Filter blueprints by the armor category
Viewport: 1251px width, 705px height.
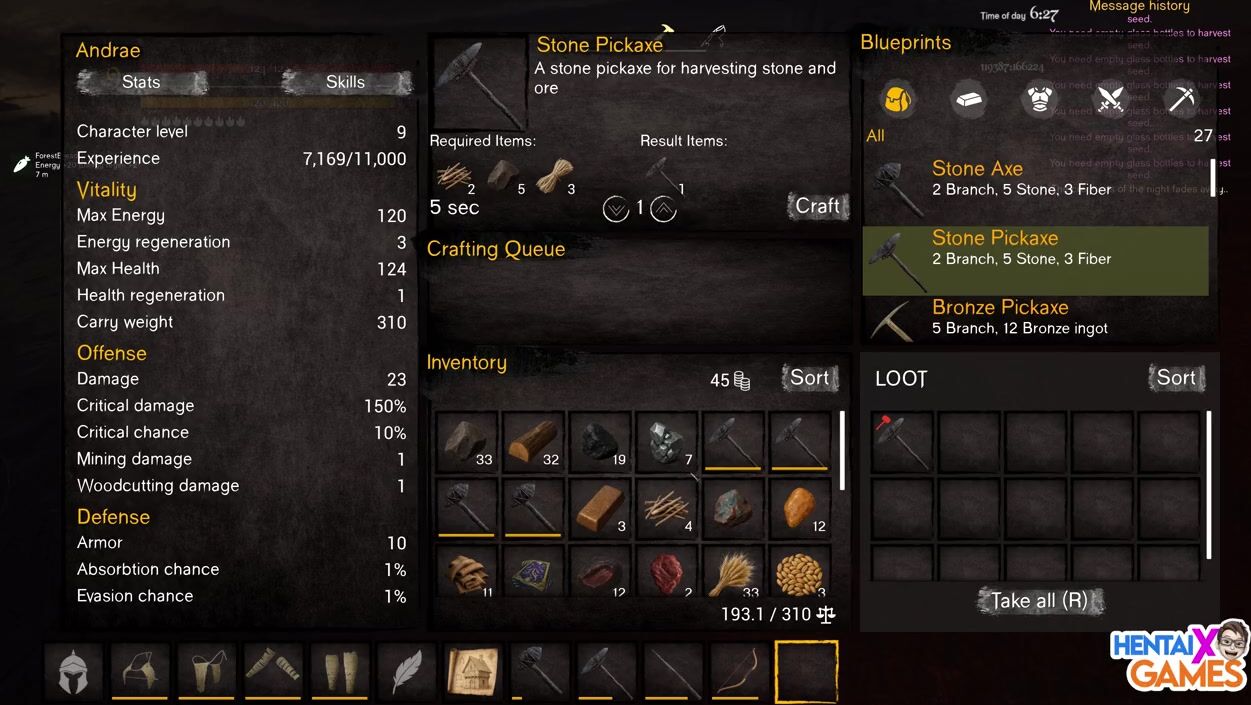point(1039,99)
